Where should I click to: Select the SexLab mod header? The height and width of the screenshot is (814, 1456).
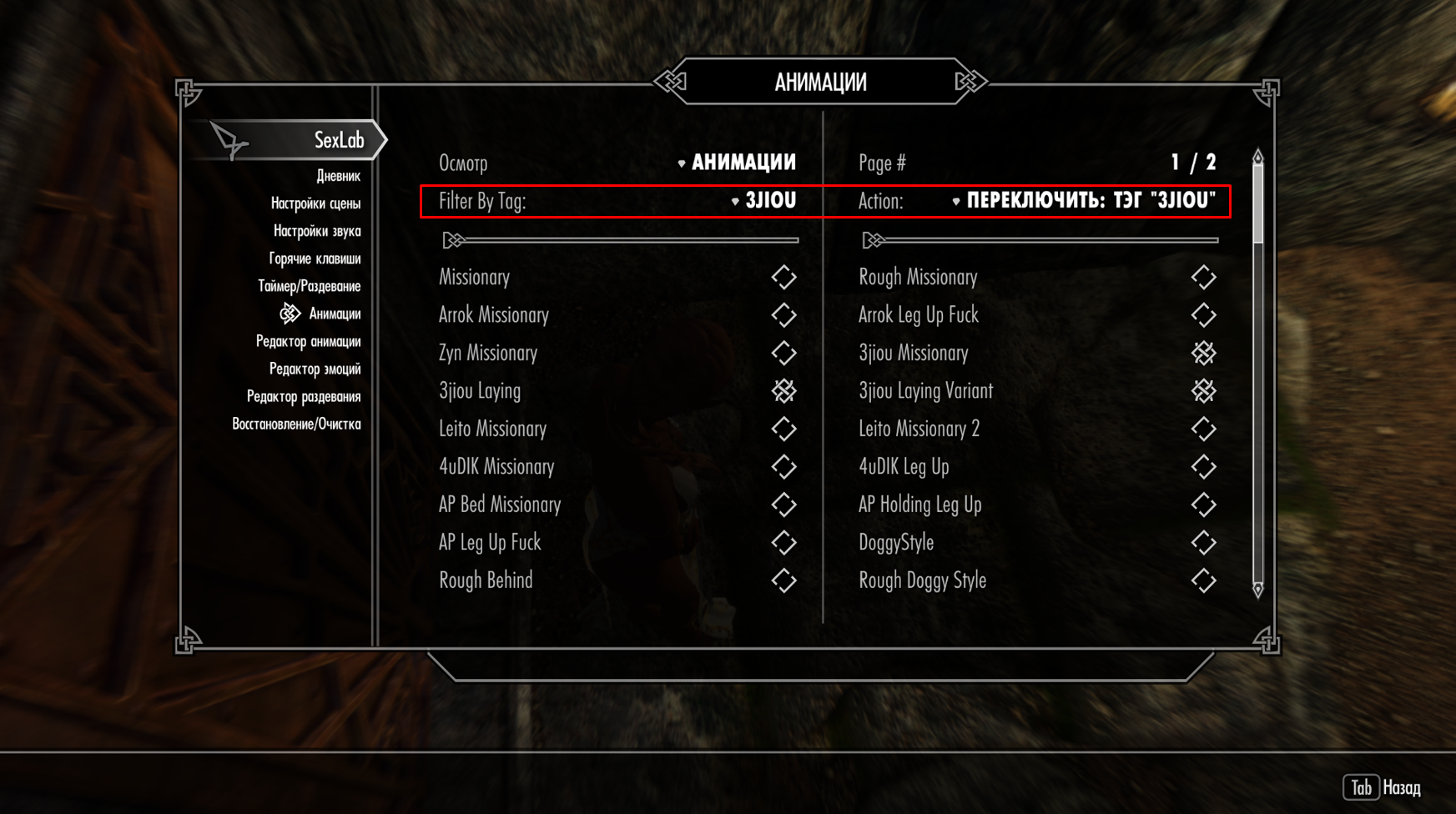(x=338, y=140)
